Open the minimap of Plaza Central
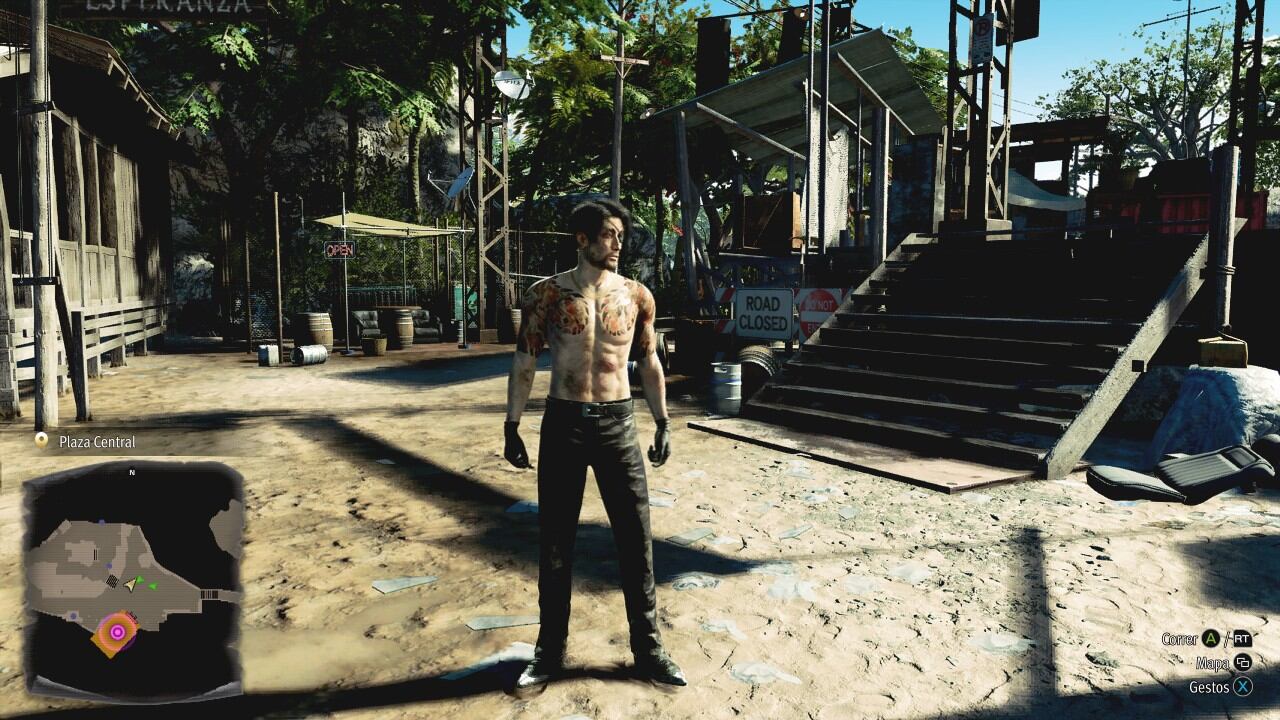 pos(133,578)
